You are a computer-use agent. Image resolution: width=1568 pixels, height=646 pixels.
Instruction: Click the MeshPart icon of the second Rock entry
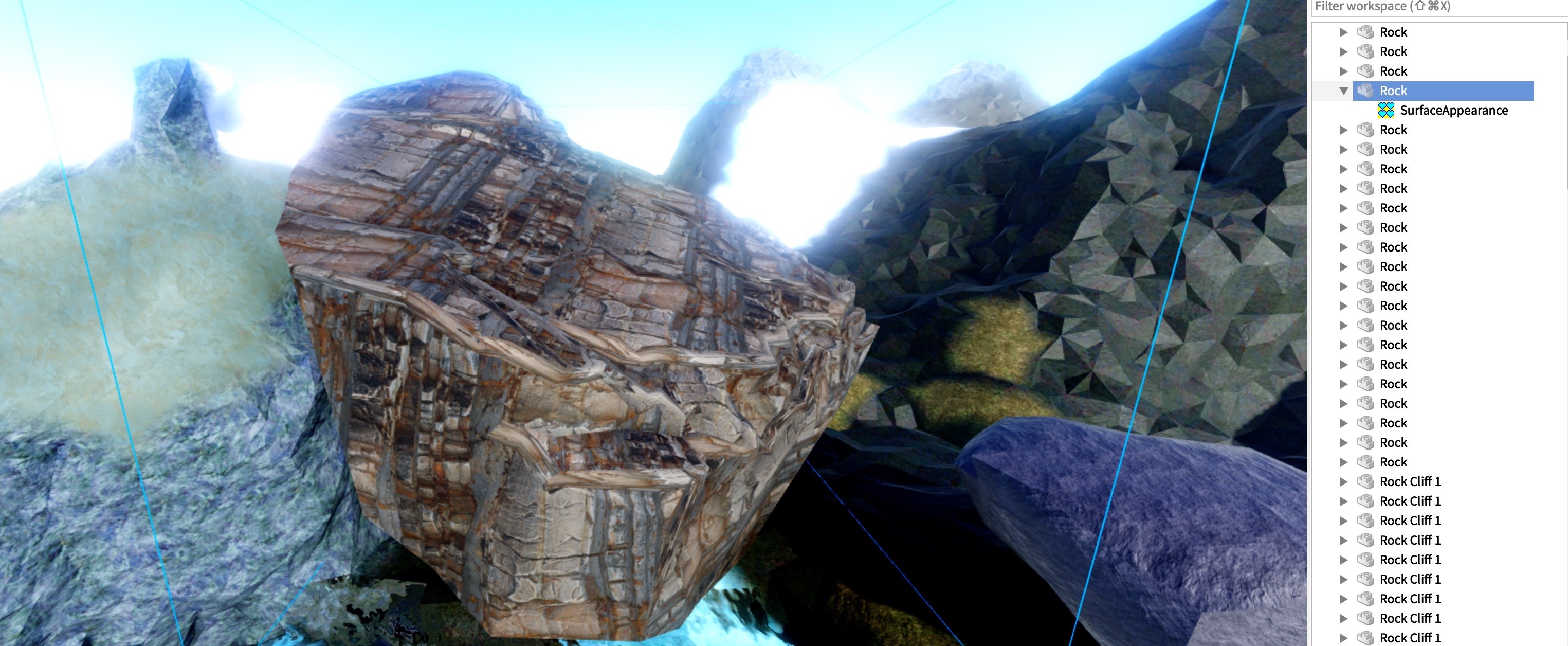[1367, 52]
